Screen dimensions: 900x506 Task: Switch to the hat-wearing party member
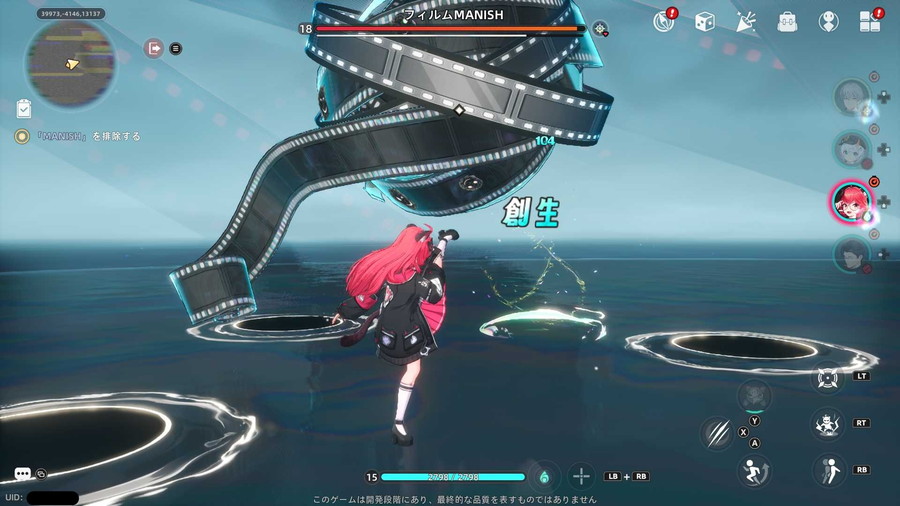pyautogui.click(x=852, y=149)
